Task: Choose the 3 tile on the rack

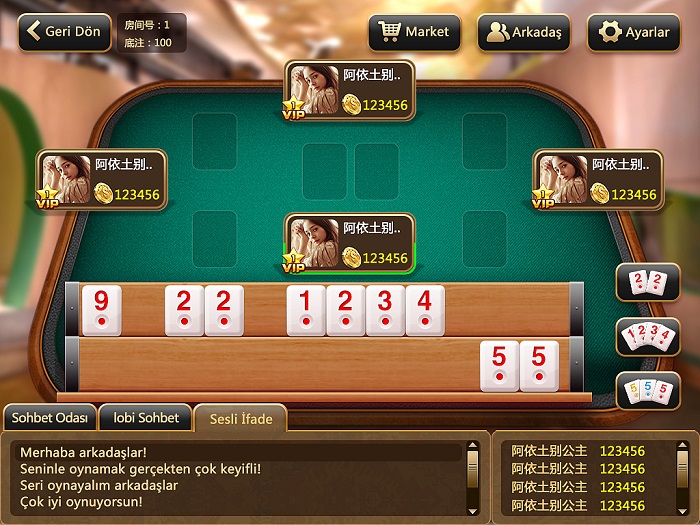Action: point(385,309)
